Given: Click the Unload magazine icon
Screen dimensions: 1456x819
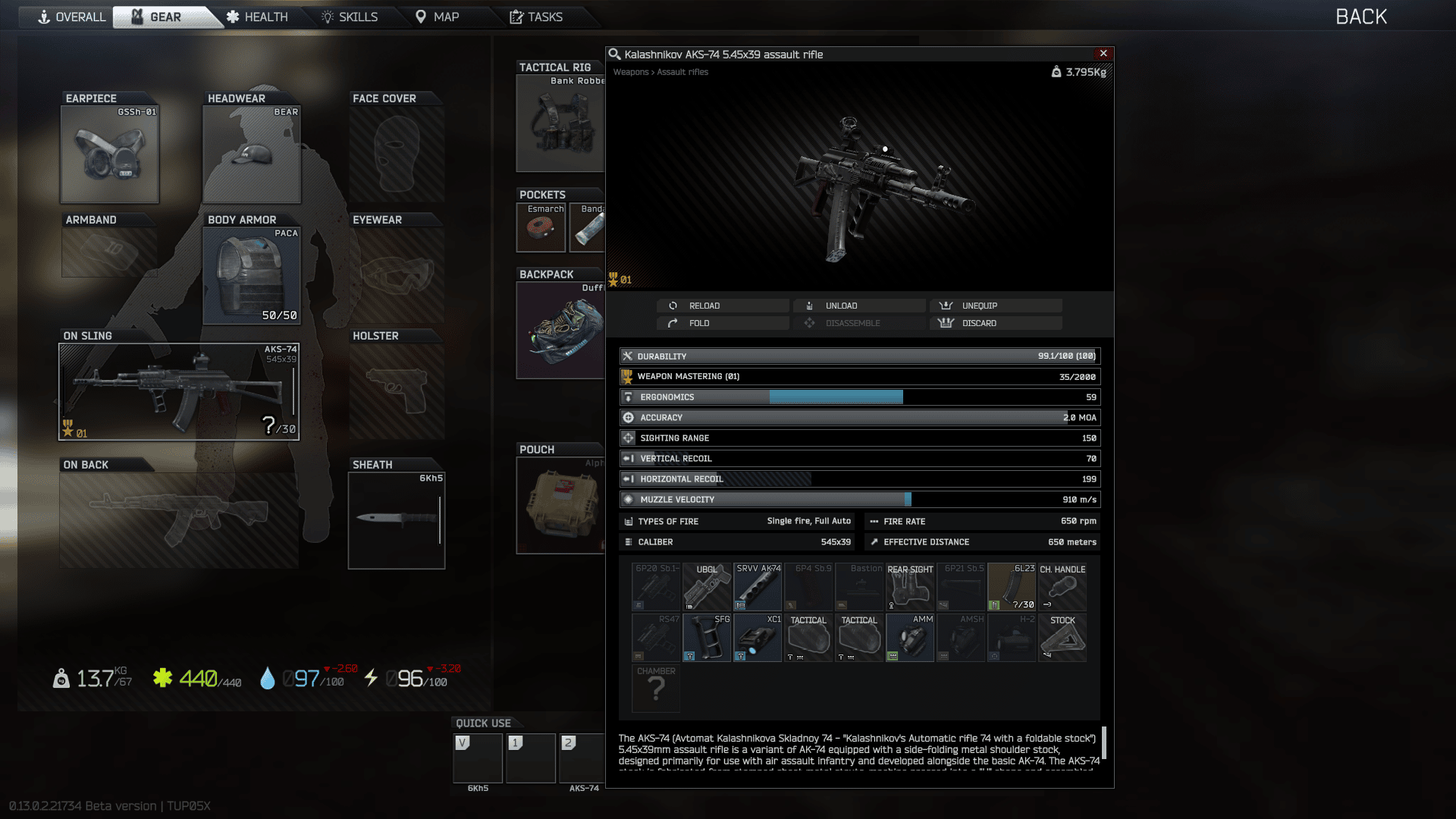Looking at the screenshot, I should point(809,306).
